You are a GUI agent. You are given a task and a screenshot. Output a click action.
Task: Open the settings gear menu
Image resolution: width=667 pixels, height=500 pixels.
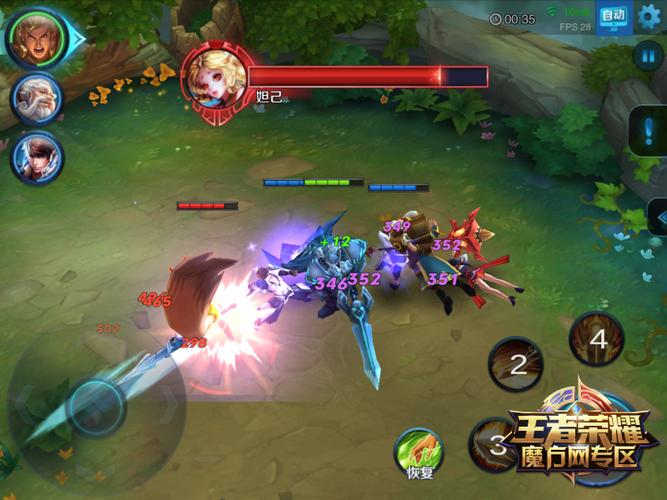(650, 16)
